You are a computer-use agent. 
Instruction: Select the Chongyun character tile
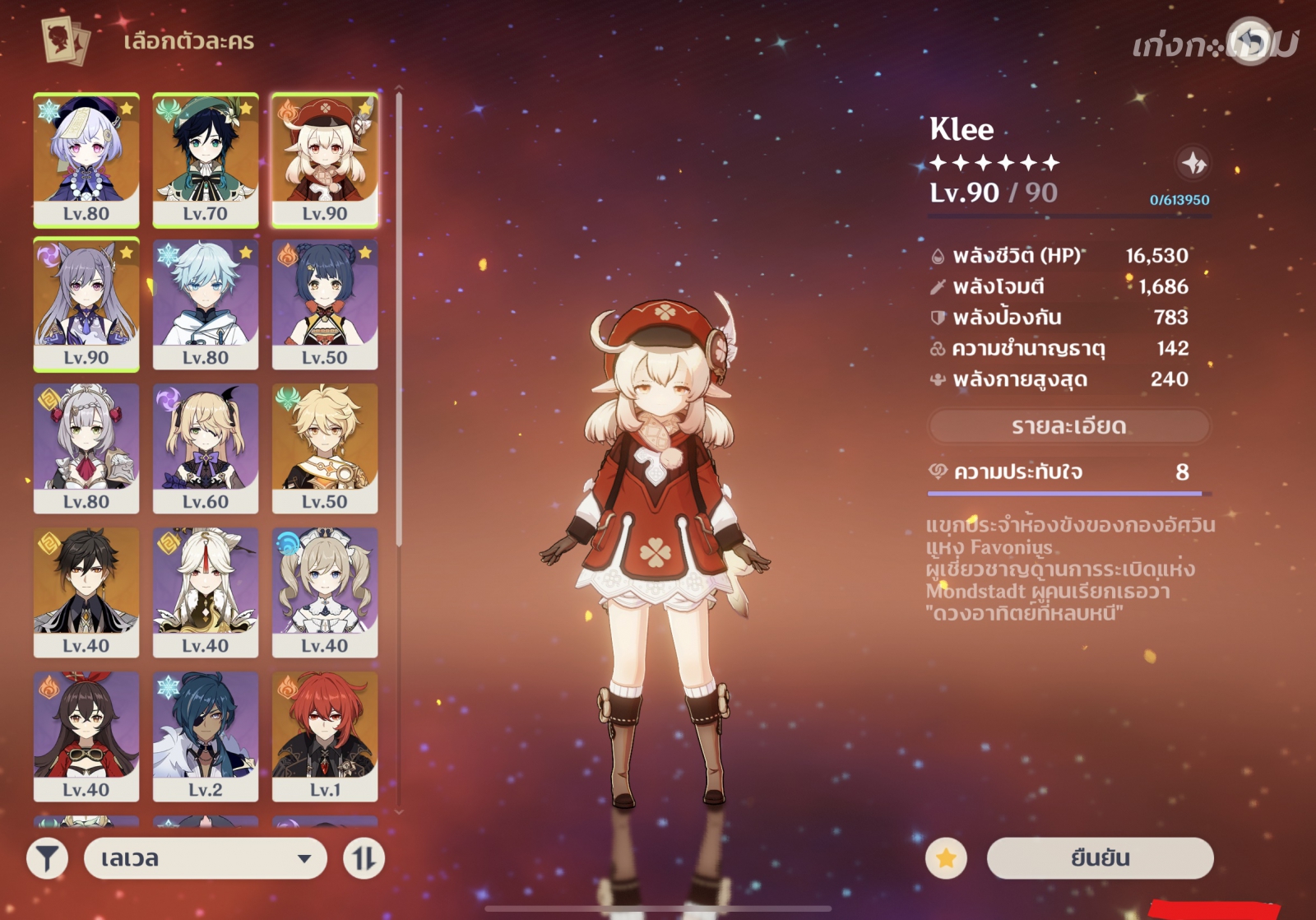point(206,304)
